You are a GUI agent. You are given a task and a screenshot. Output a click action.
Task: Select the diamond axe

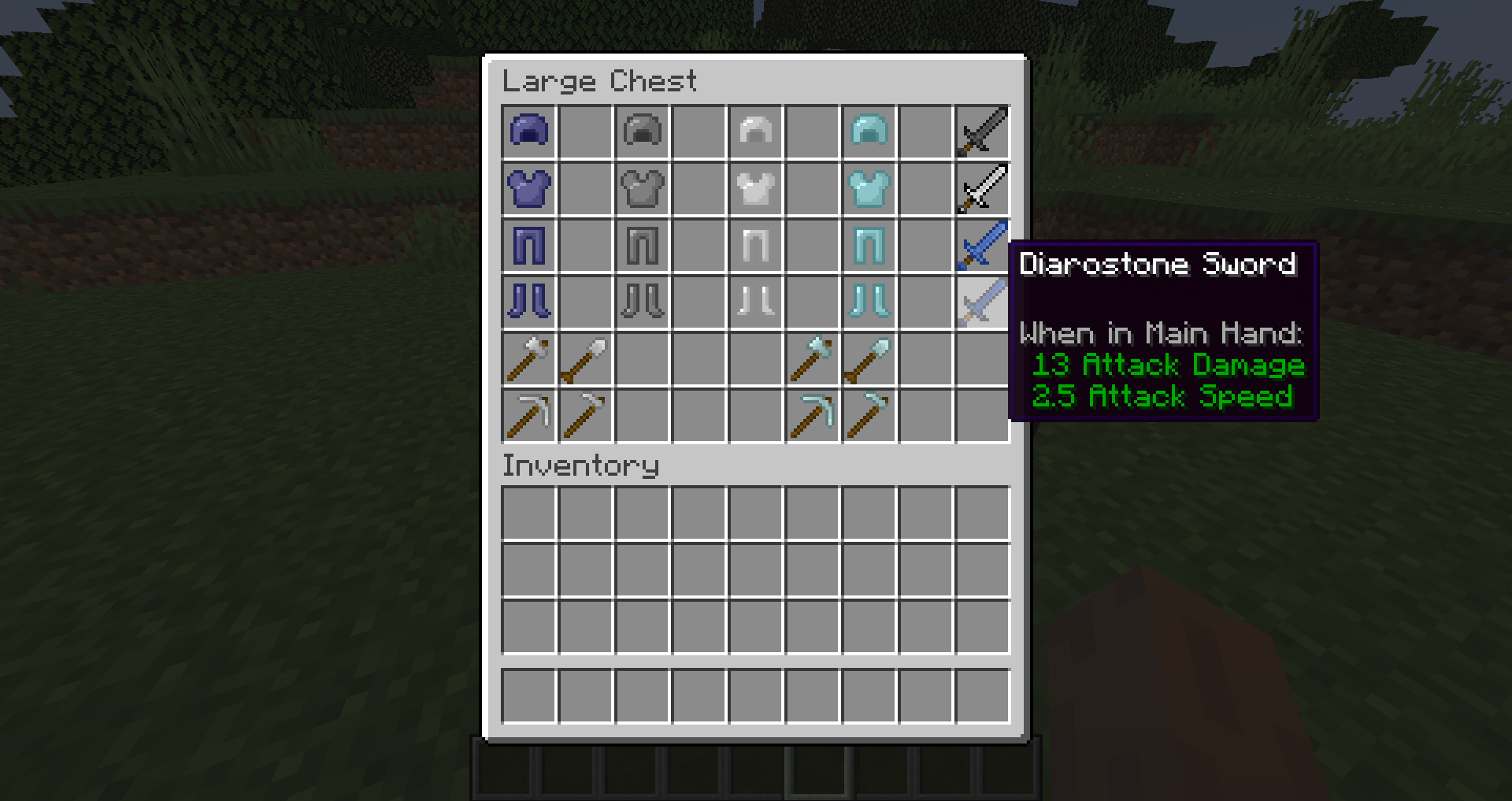812,358
